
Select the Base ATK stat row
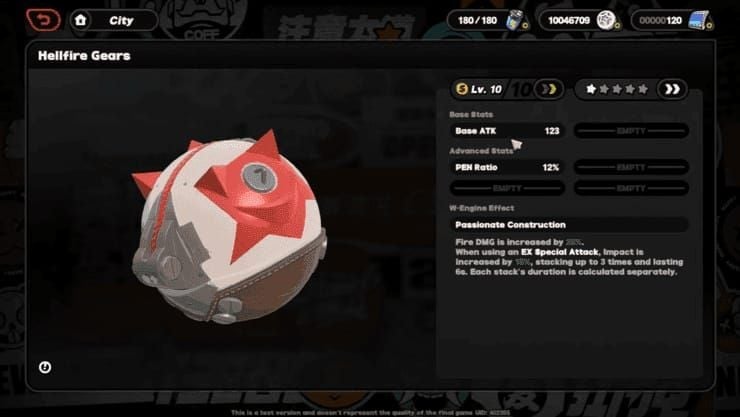click(507, 131)
